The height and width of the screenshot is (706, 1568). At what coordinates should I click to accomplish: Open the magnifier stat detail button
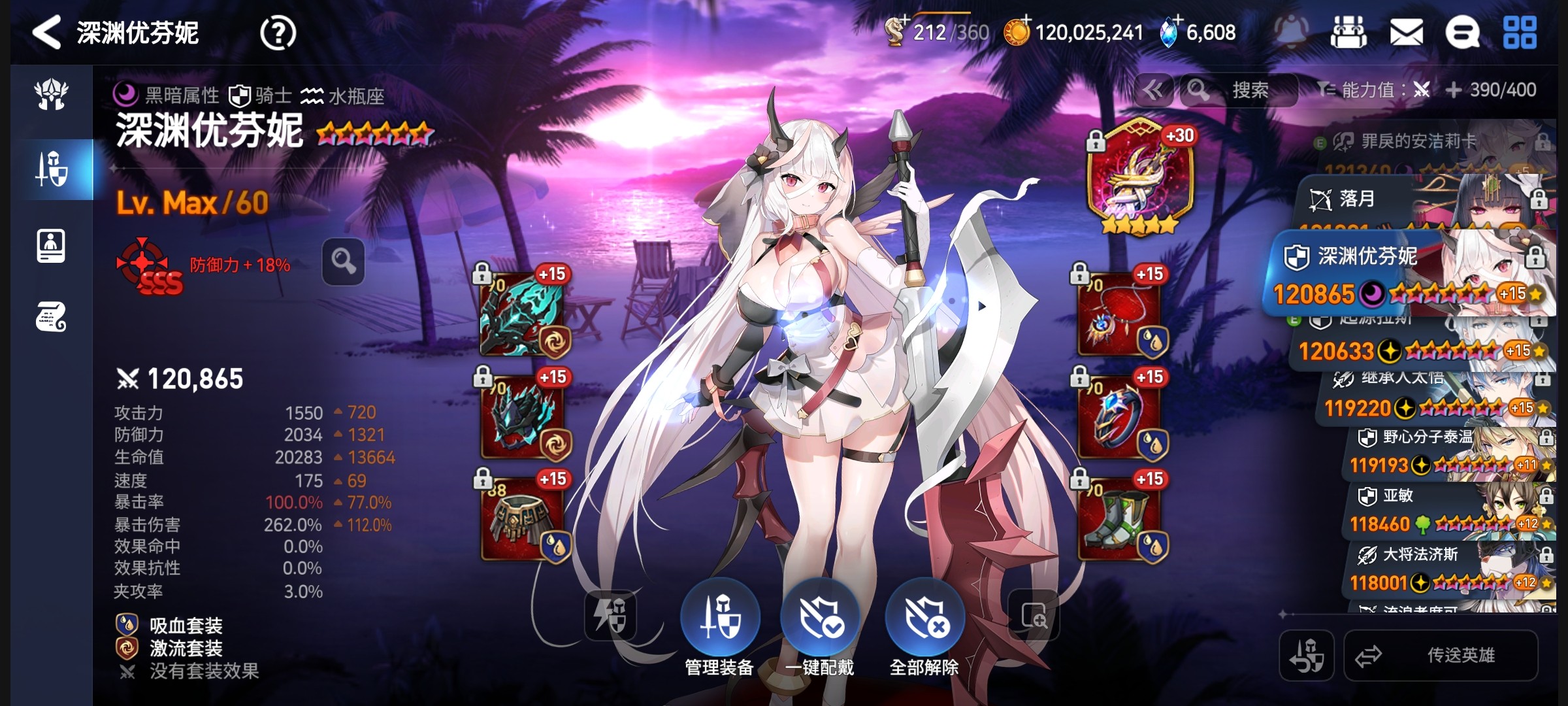pos(343,261)
